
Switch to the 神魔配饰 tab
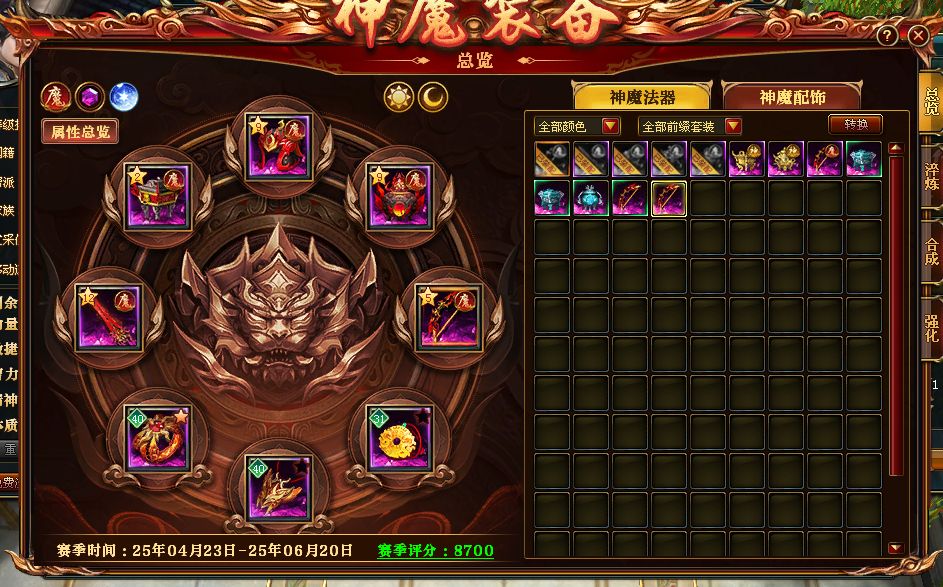pyautogui.click(x=791, y=97)
